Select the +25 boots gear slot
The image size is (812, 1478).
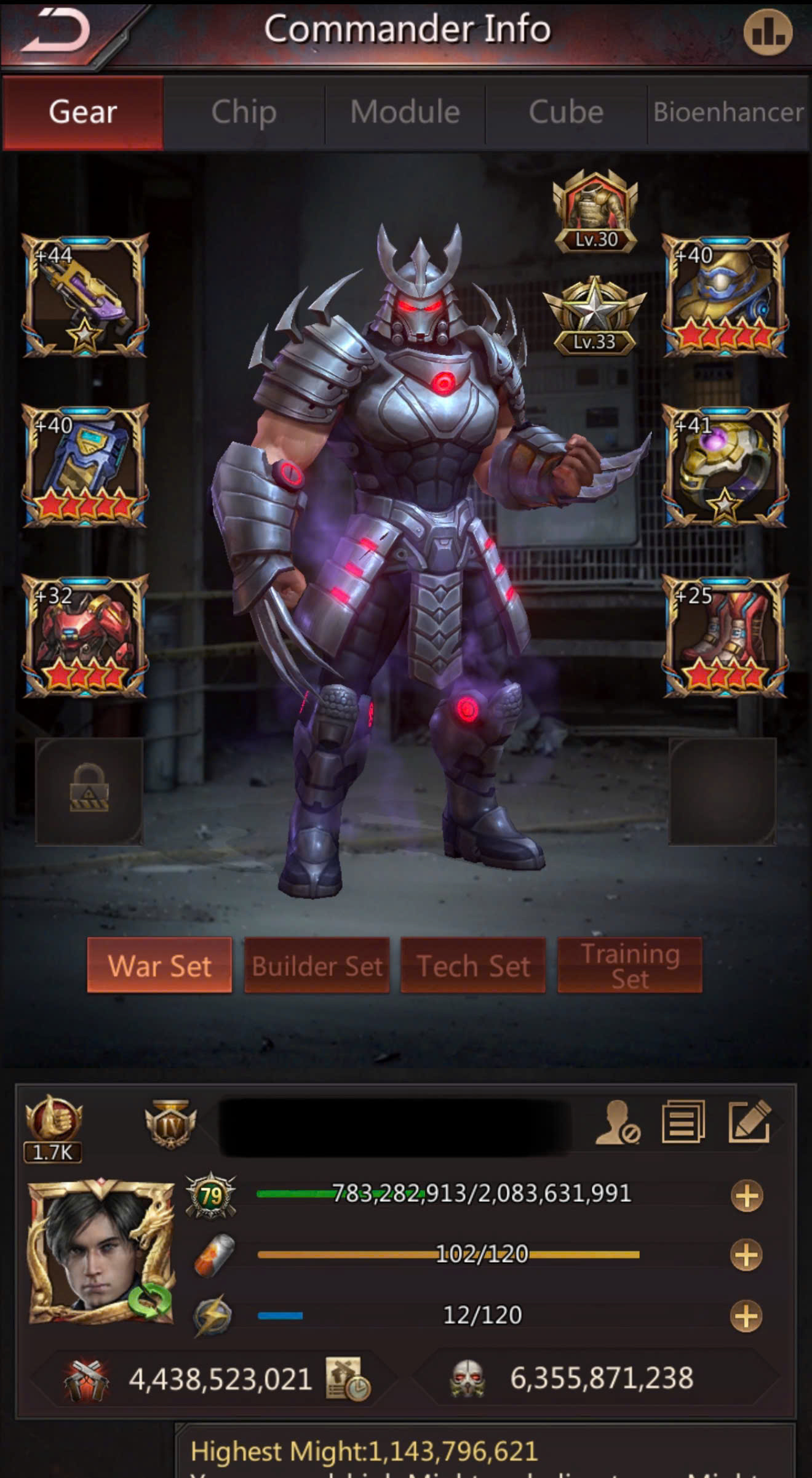pyautogui.click(x=725, y=636)
